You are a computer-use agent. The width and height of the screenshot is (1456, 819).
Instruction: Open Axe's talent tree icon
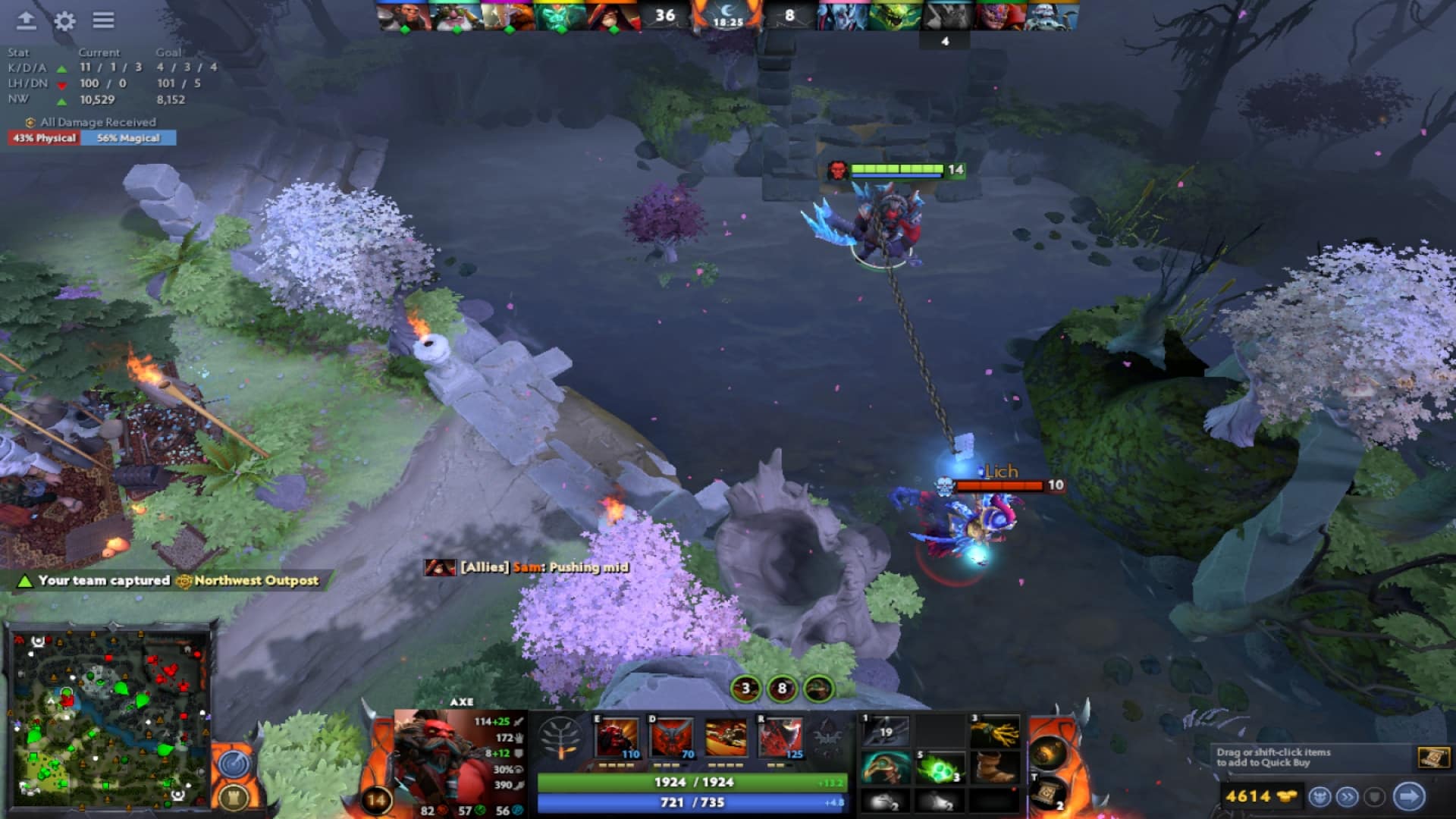coord(561,737)
